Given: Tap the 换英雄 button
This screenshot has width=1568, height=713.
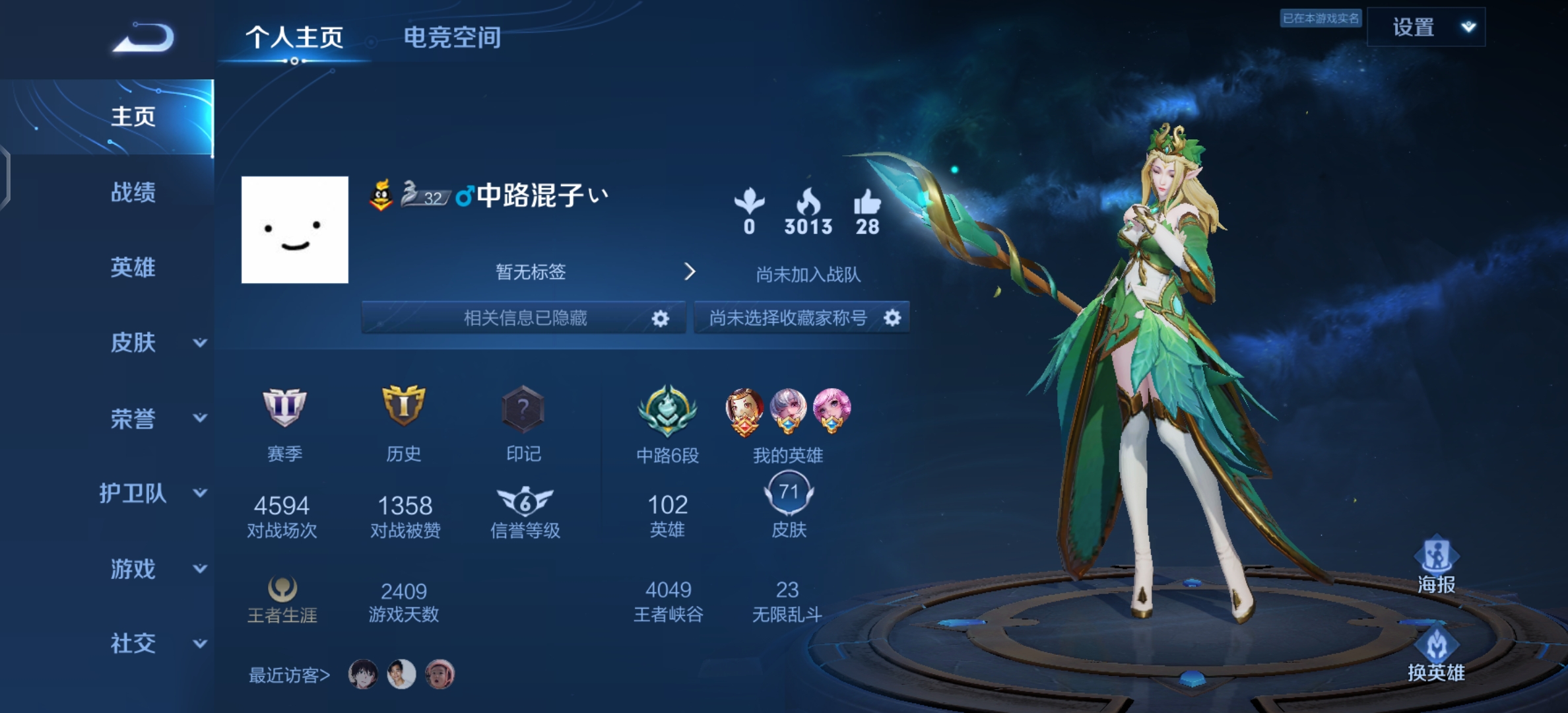Looking at the screenshot, I should click(1436, 655).
